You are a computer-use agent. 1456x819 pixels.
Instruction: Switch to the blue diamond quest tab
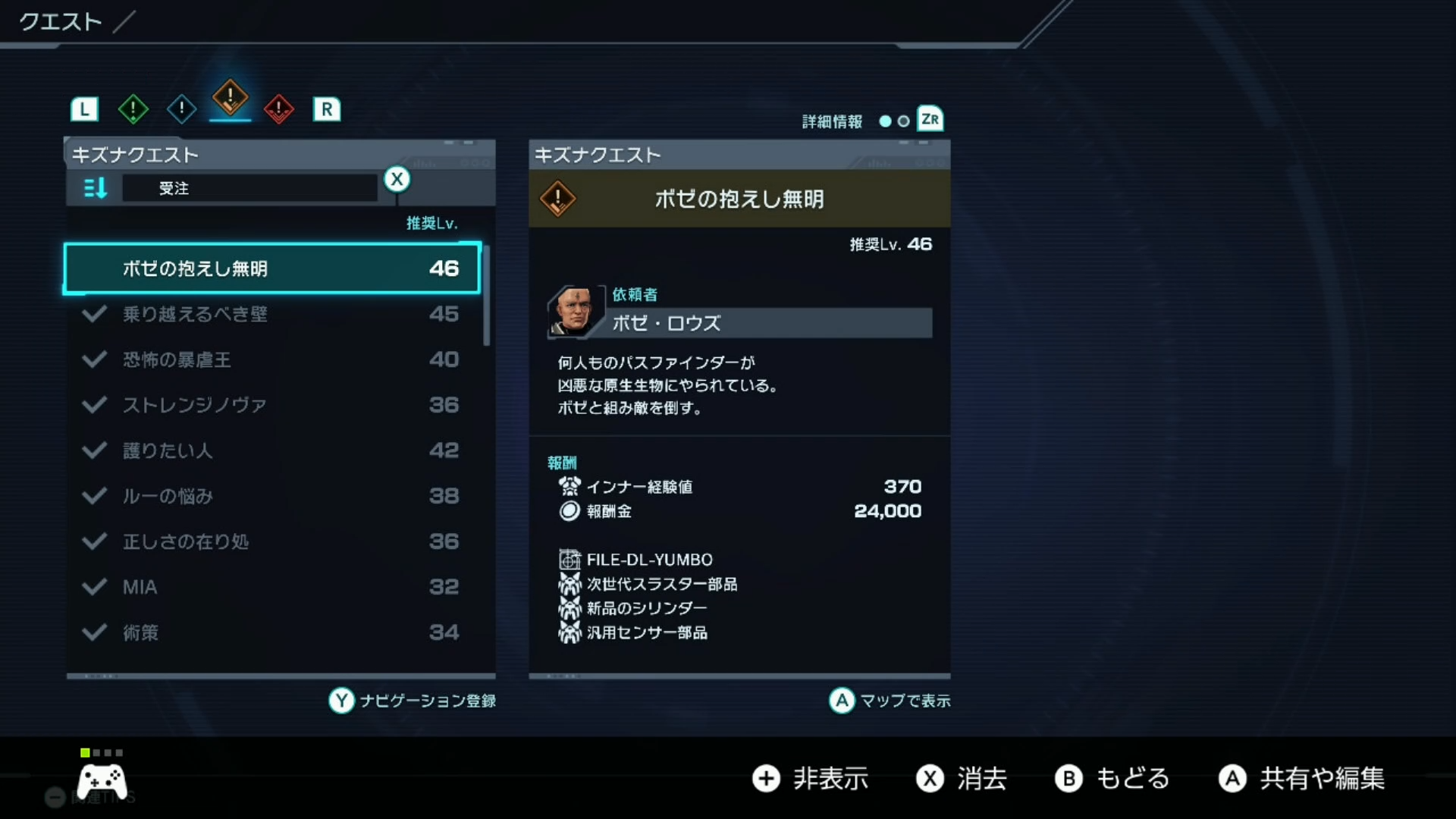pos(181,109)
